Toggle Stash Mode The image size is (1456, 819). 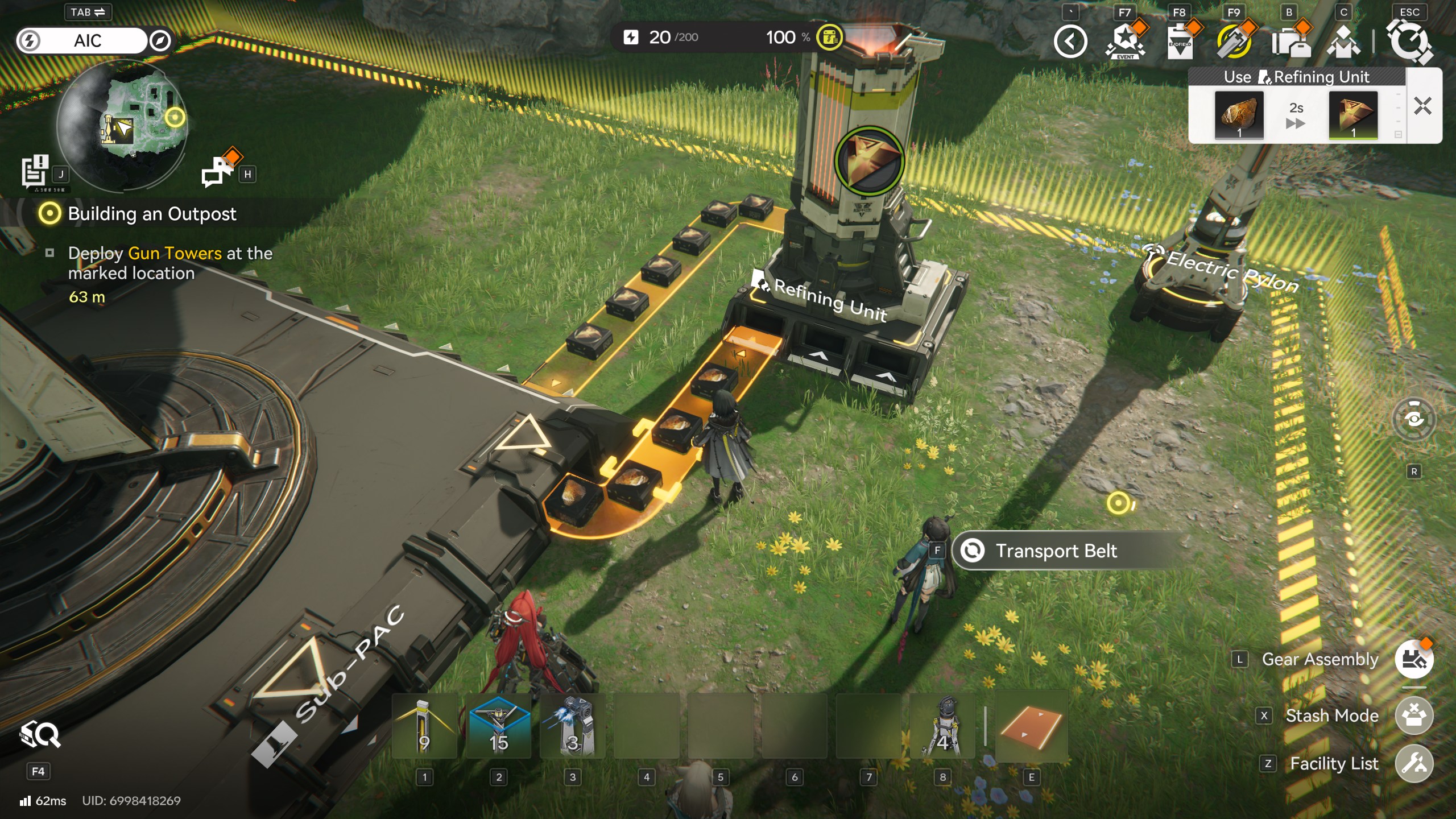pos(1413,715)
